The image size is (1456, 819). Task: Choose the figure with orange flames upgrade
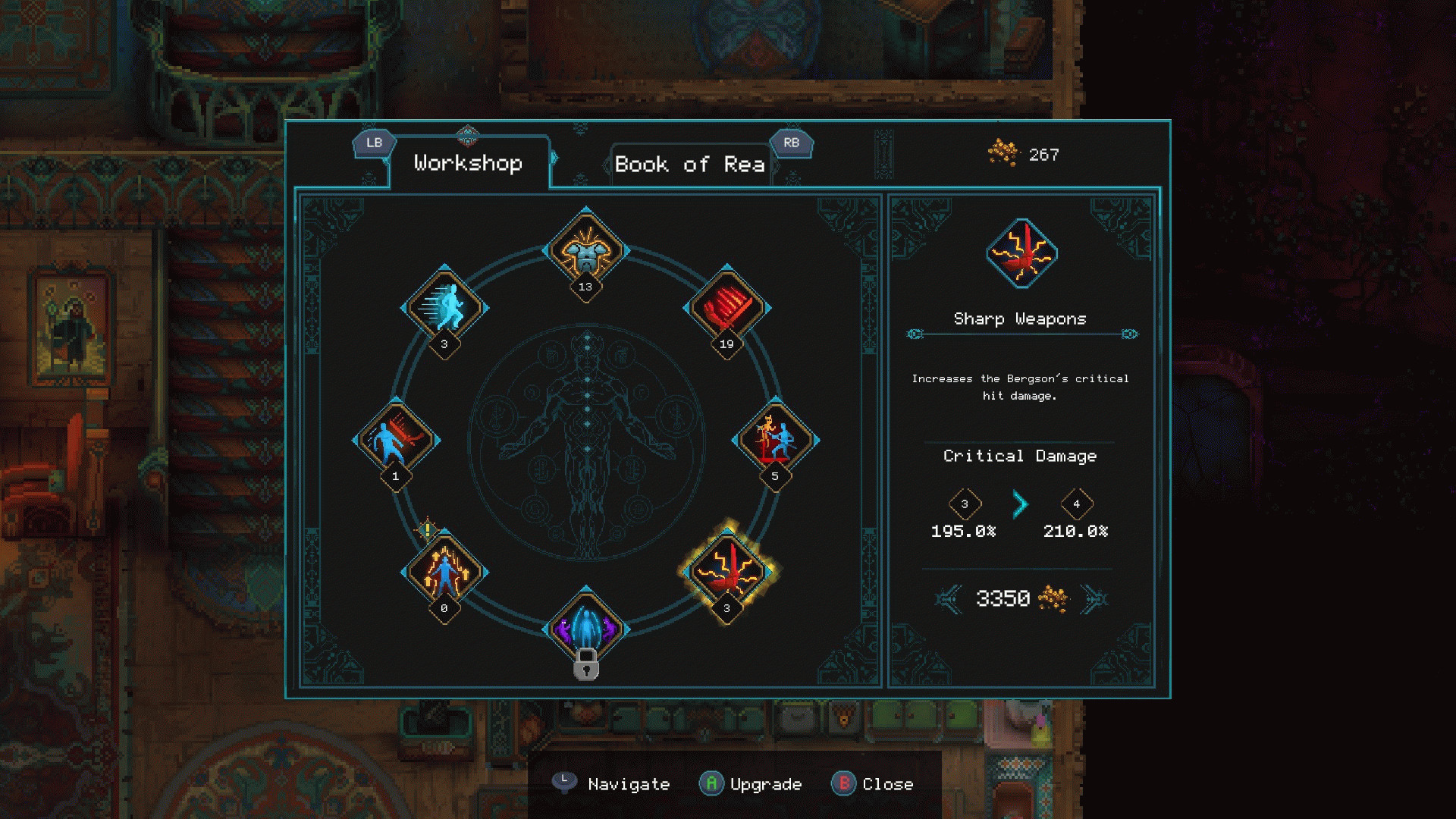click(x=444, y=572)
